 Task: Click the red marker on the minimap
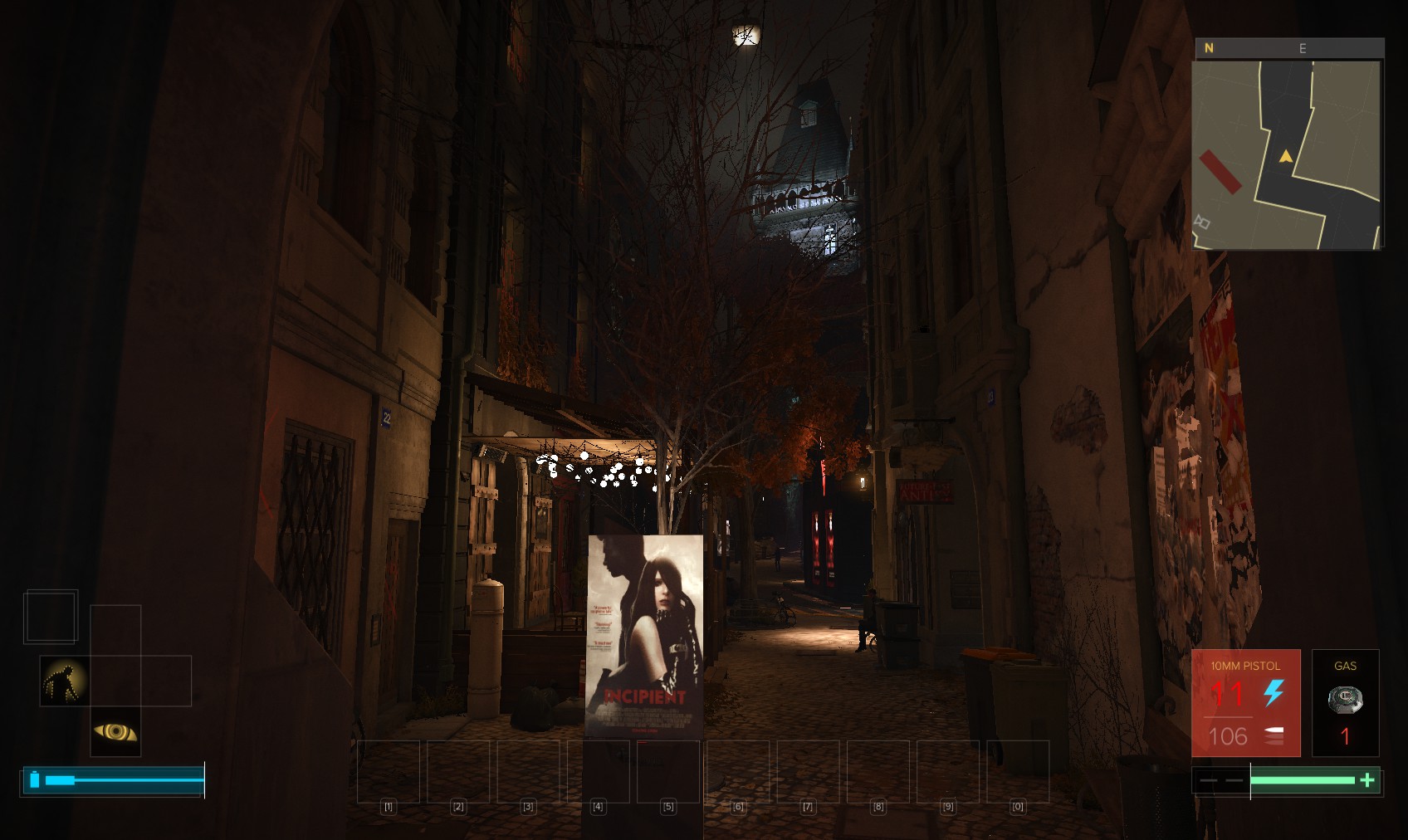point(1220,172)
